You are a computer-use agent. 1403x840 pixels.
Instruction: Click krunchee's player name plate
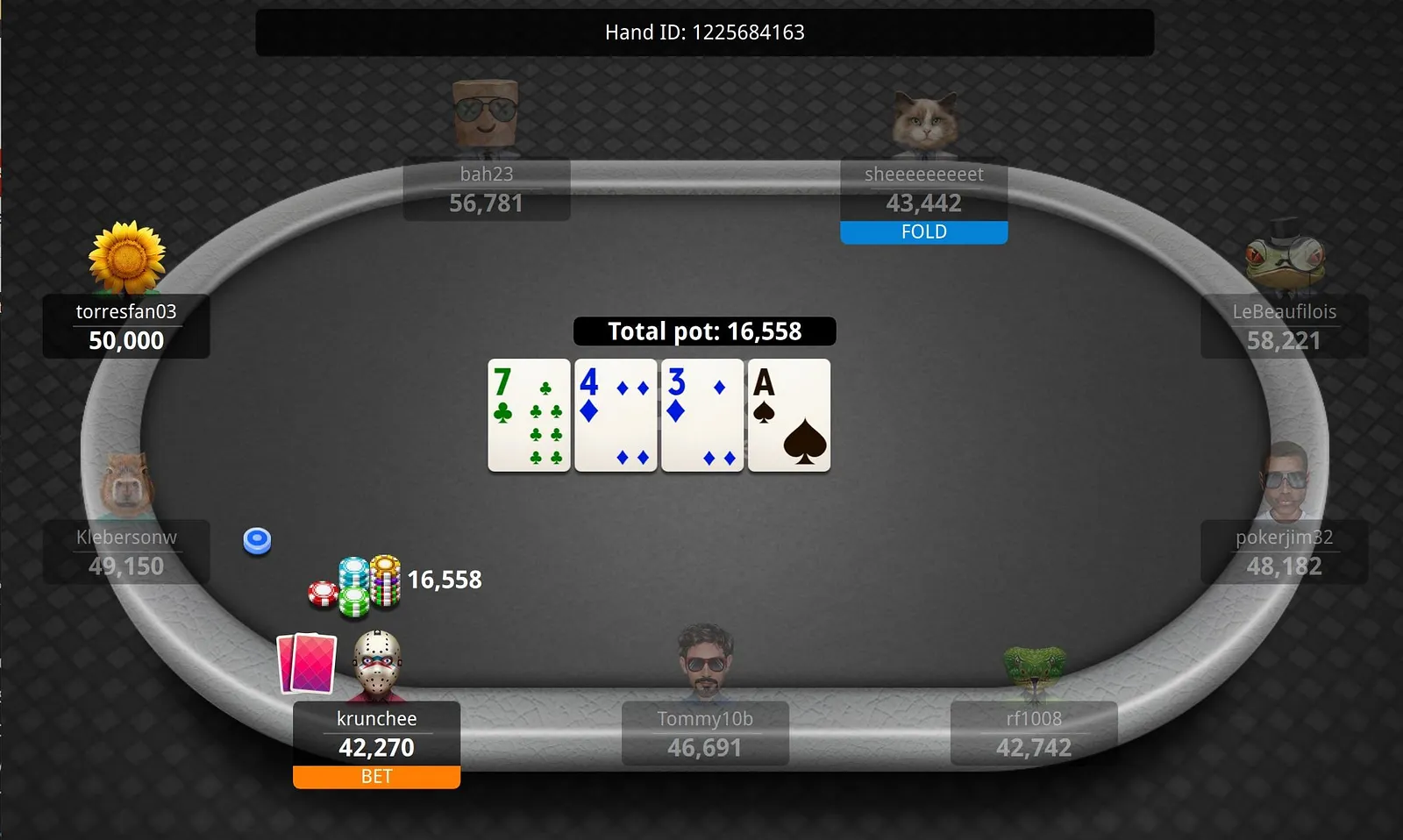376,733
